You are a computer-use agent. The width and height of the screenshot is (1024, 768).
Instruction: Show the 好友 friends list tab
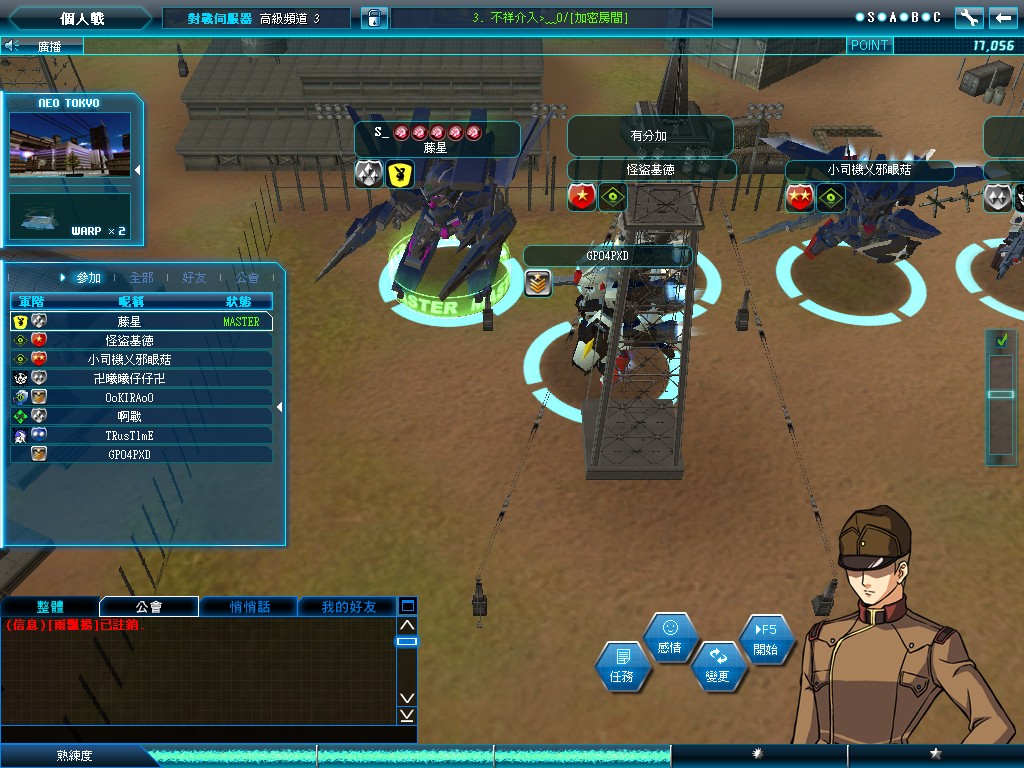195,277
